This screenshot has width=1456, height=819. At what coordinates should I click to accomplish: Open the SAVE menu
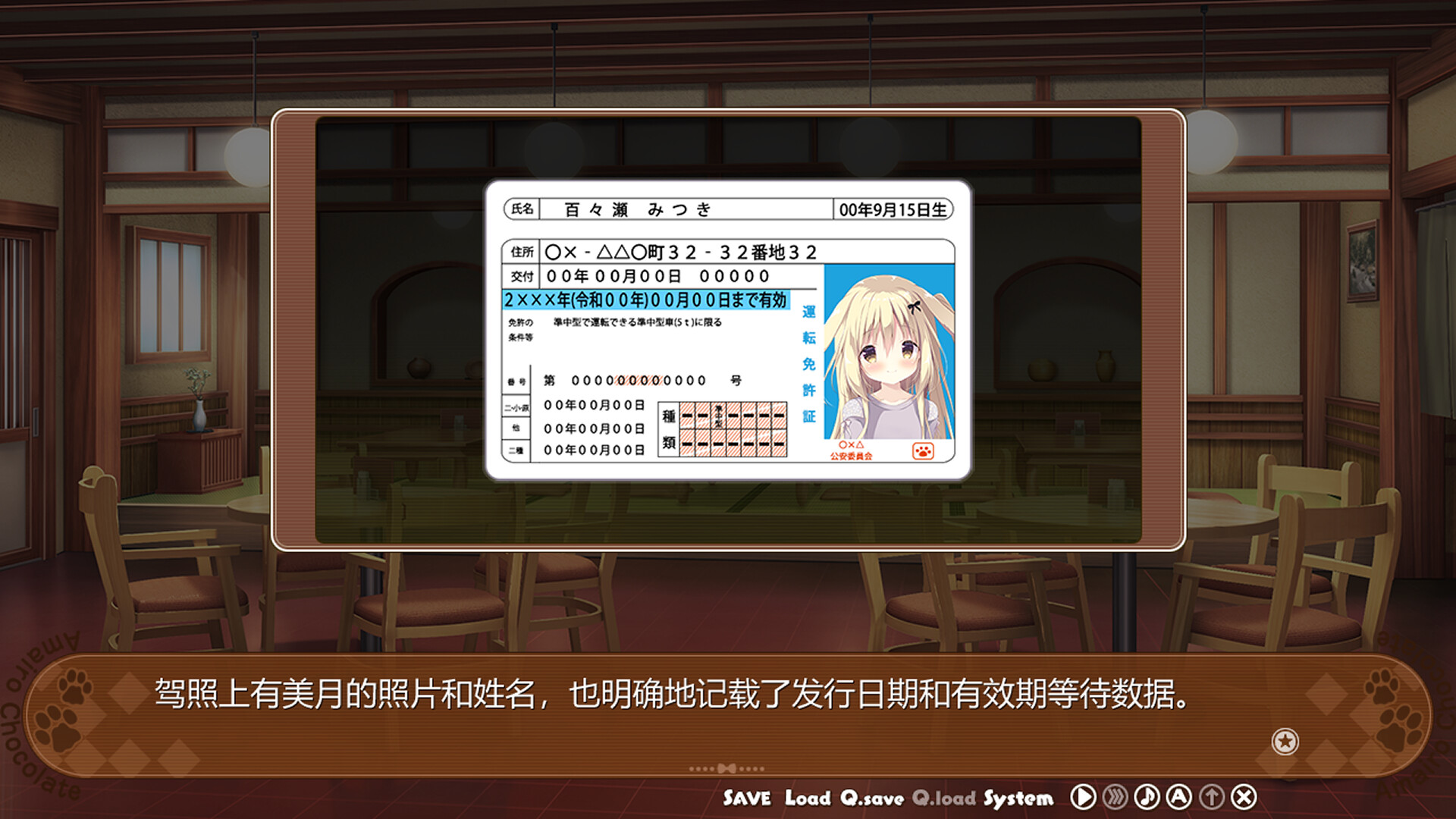(748, 798)
